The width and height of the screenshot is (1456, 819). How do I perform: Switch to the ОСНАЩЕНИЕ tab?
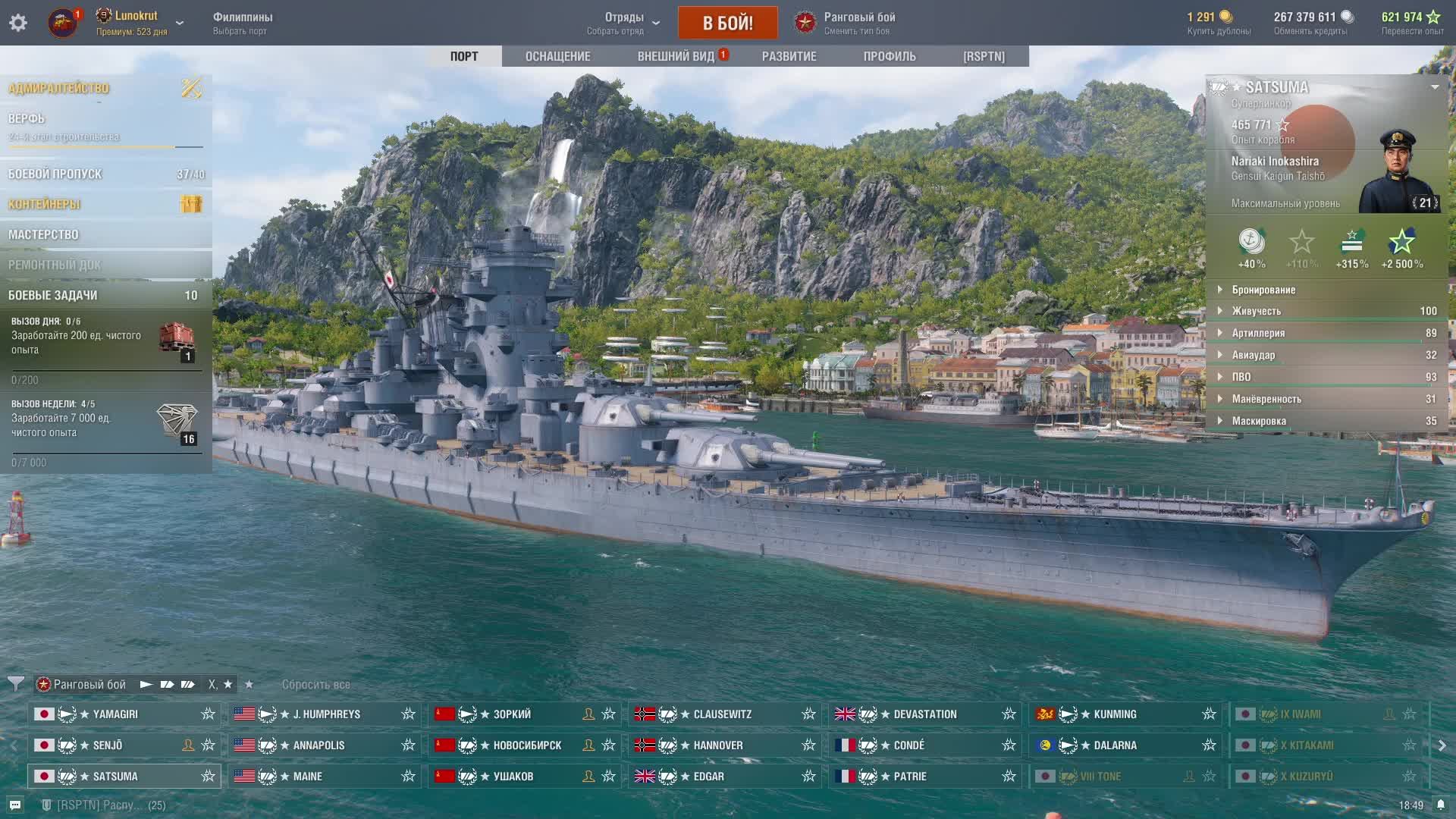(557, 56)
